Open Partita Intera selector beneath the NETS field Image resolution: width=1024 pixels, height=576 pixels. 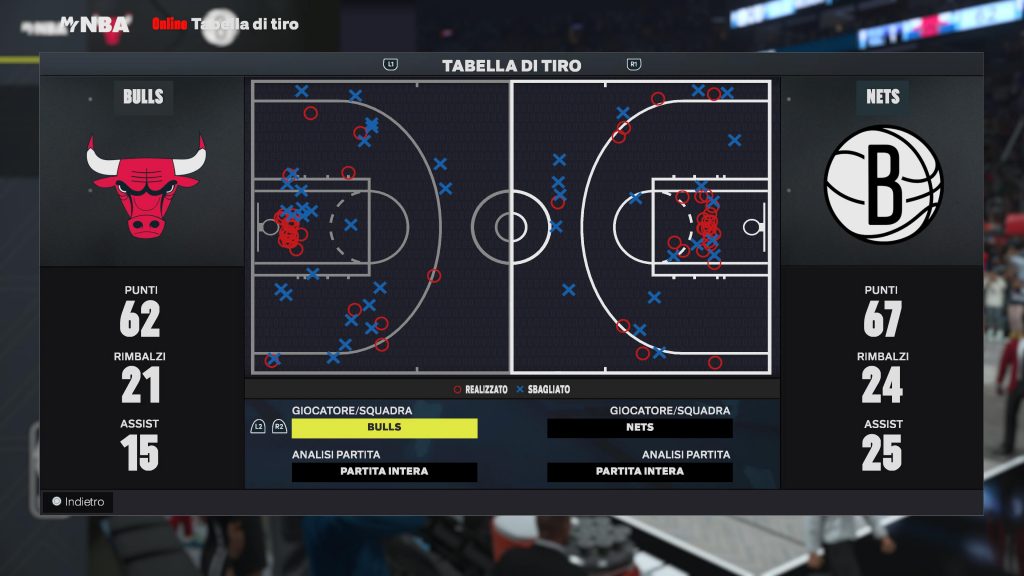(640, 472)
